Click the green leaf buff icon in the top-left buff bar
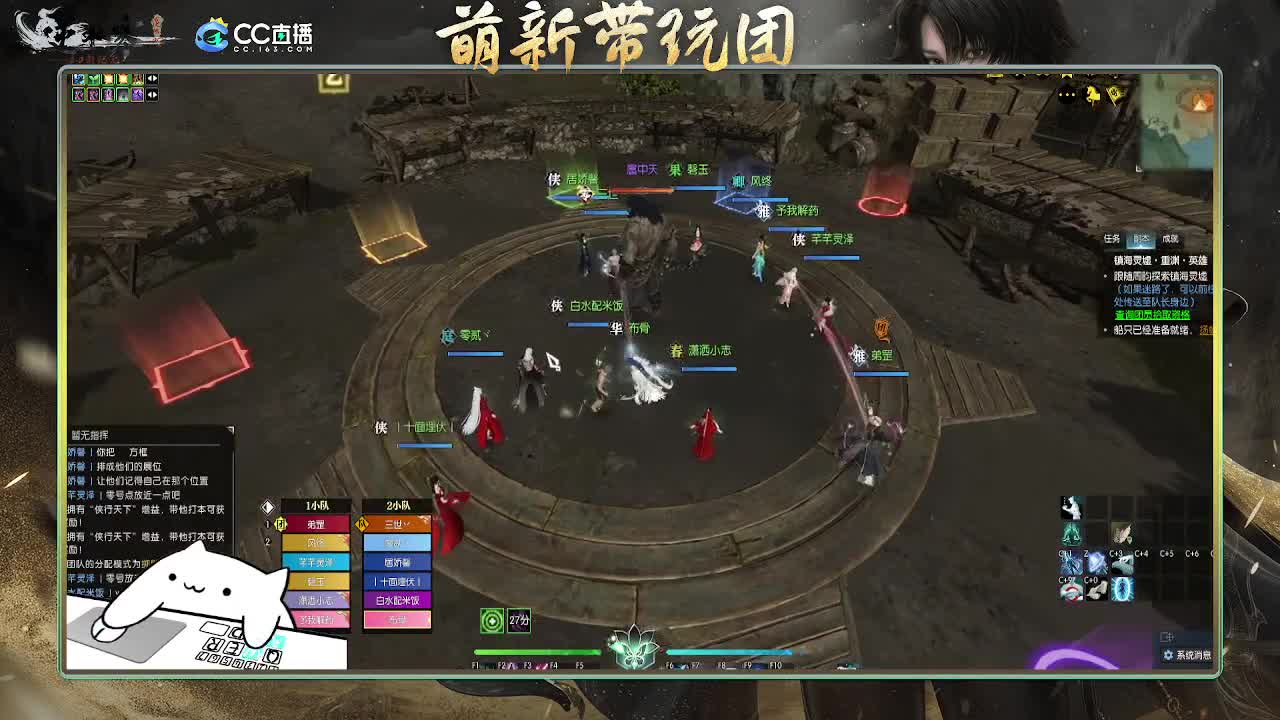 [x=93, y=79]
